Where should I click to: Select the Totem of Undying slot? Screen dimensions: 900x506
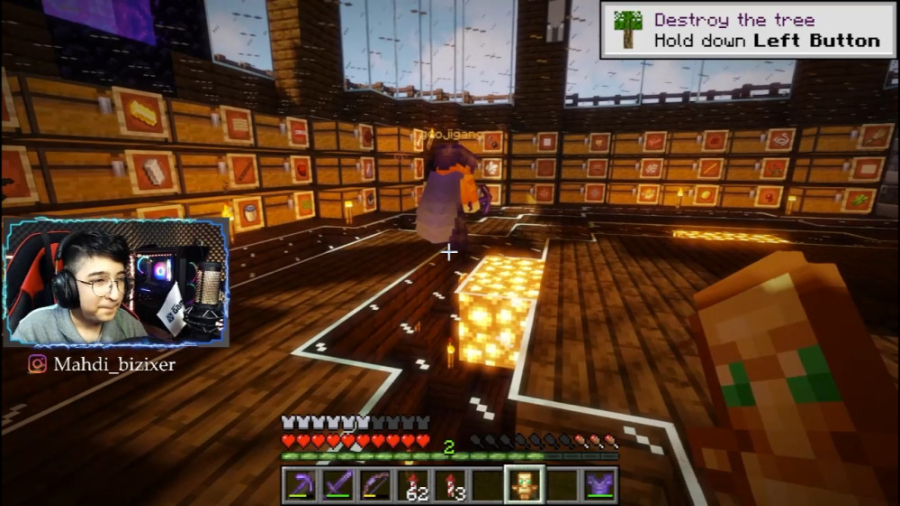pyautogui.click(x=524, y=484)
